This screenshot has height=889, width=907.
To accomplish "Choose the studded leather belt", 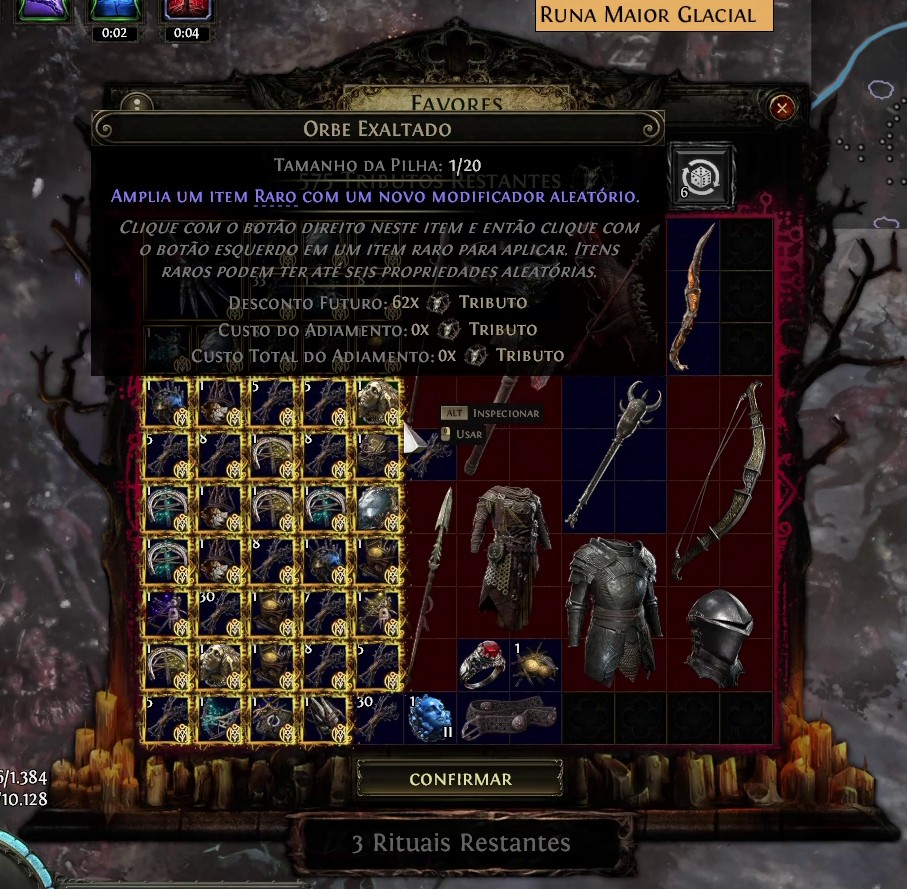I will pos(508,718).
